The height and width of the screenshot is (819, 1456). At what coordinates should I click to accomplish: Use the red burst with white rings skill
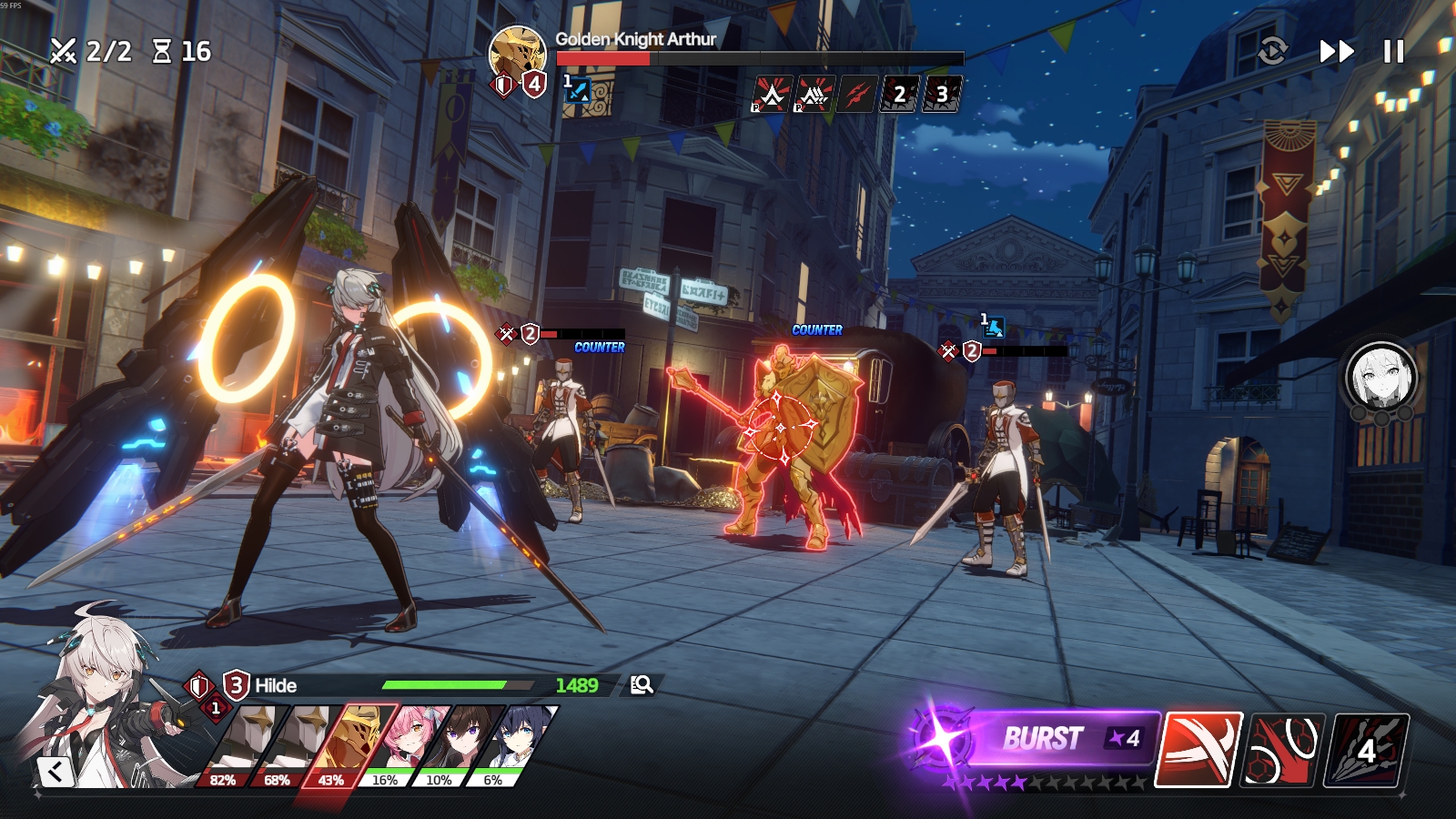click(1285, 750)
